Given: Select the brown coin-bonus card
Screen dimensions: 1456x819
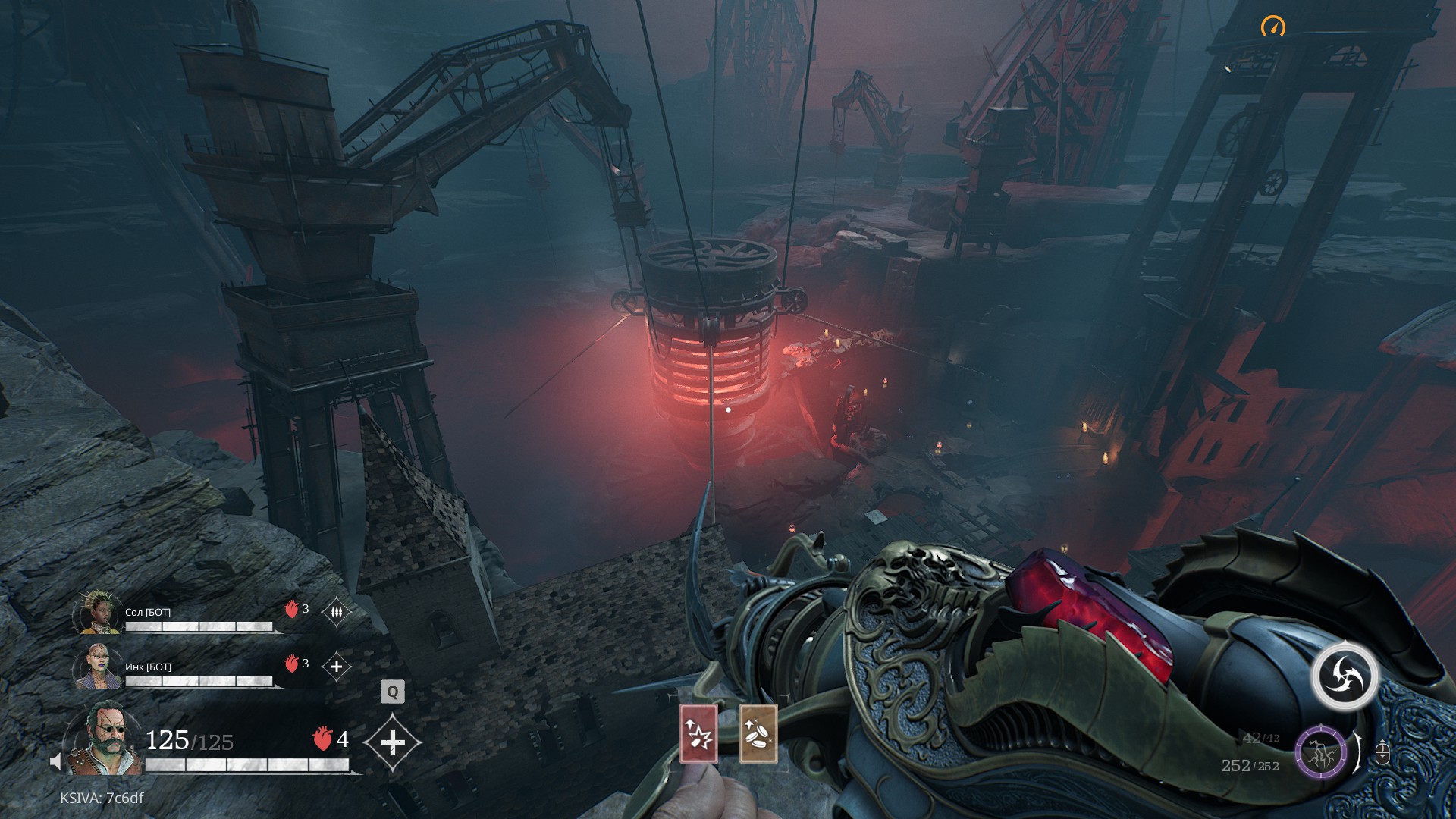Looking at the screenshot, I should click(x=758, y=733).
